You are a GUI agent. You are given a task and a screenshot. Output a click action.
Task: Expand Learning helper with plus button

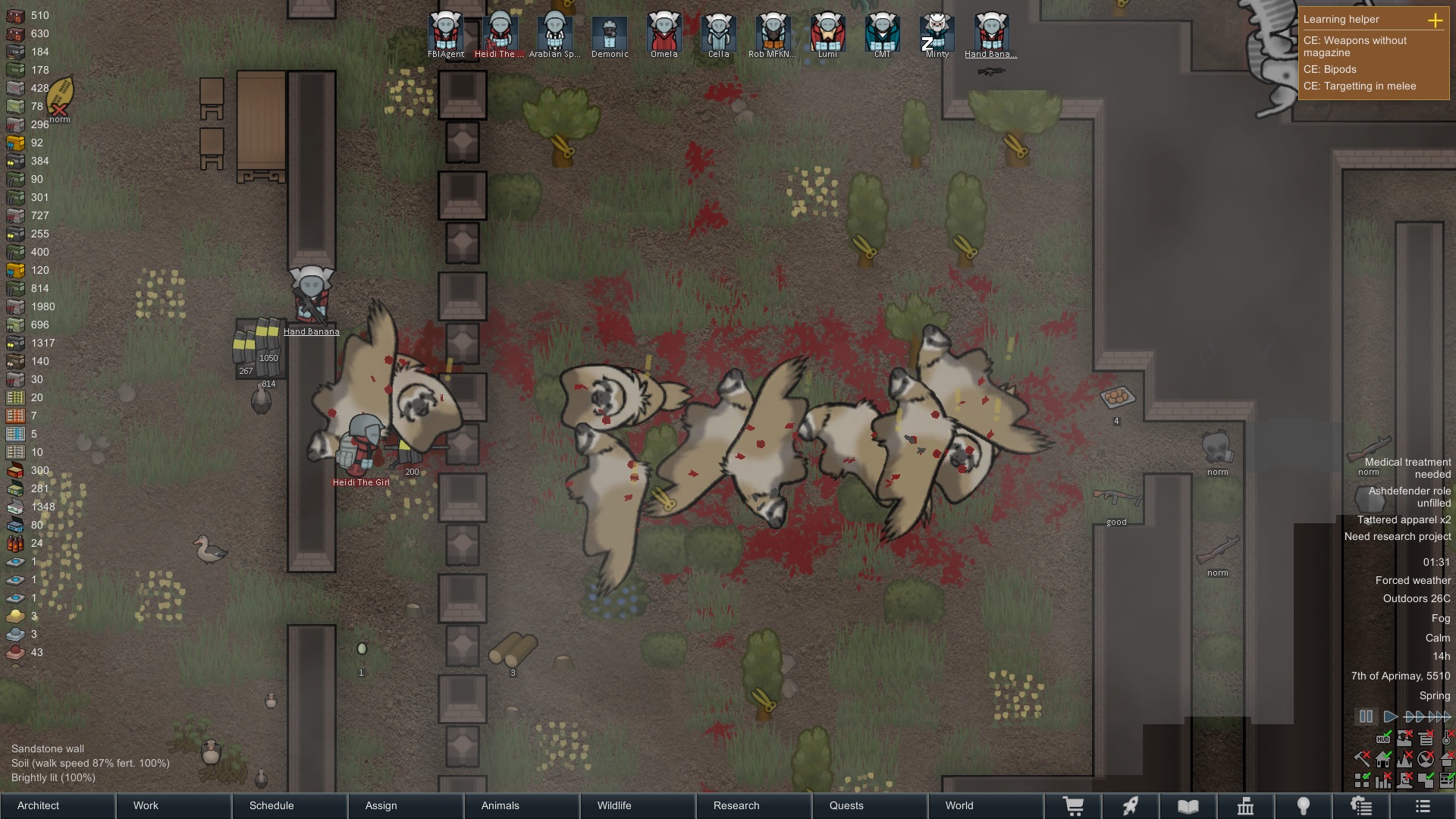tap(1435, 20)
